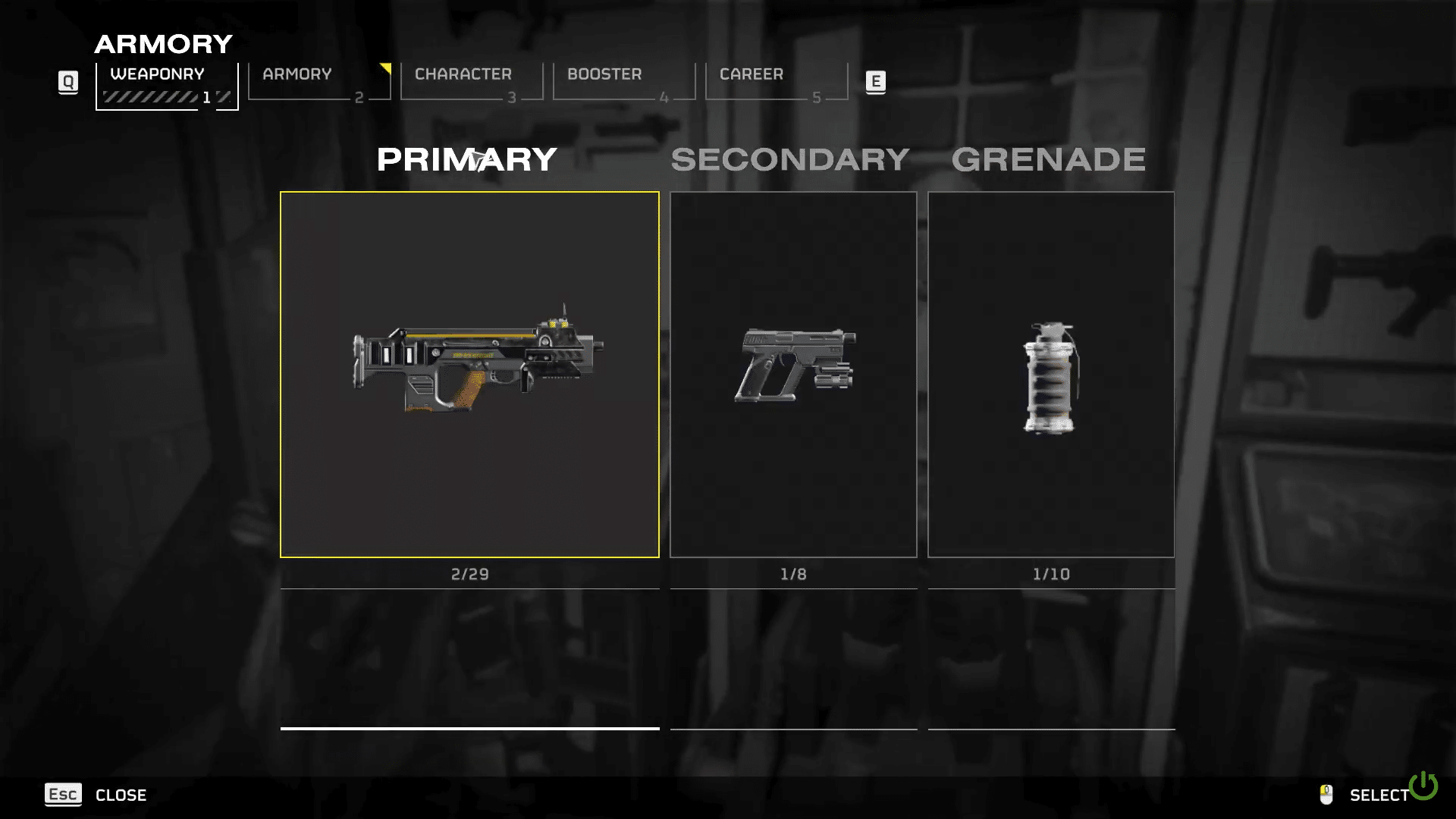Click the 2/29 primary weapon counter

pos(469,574)
